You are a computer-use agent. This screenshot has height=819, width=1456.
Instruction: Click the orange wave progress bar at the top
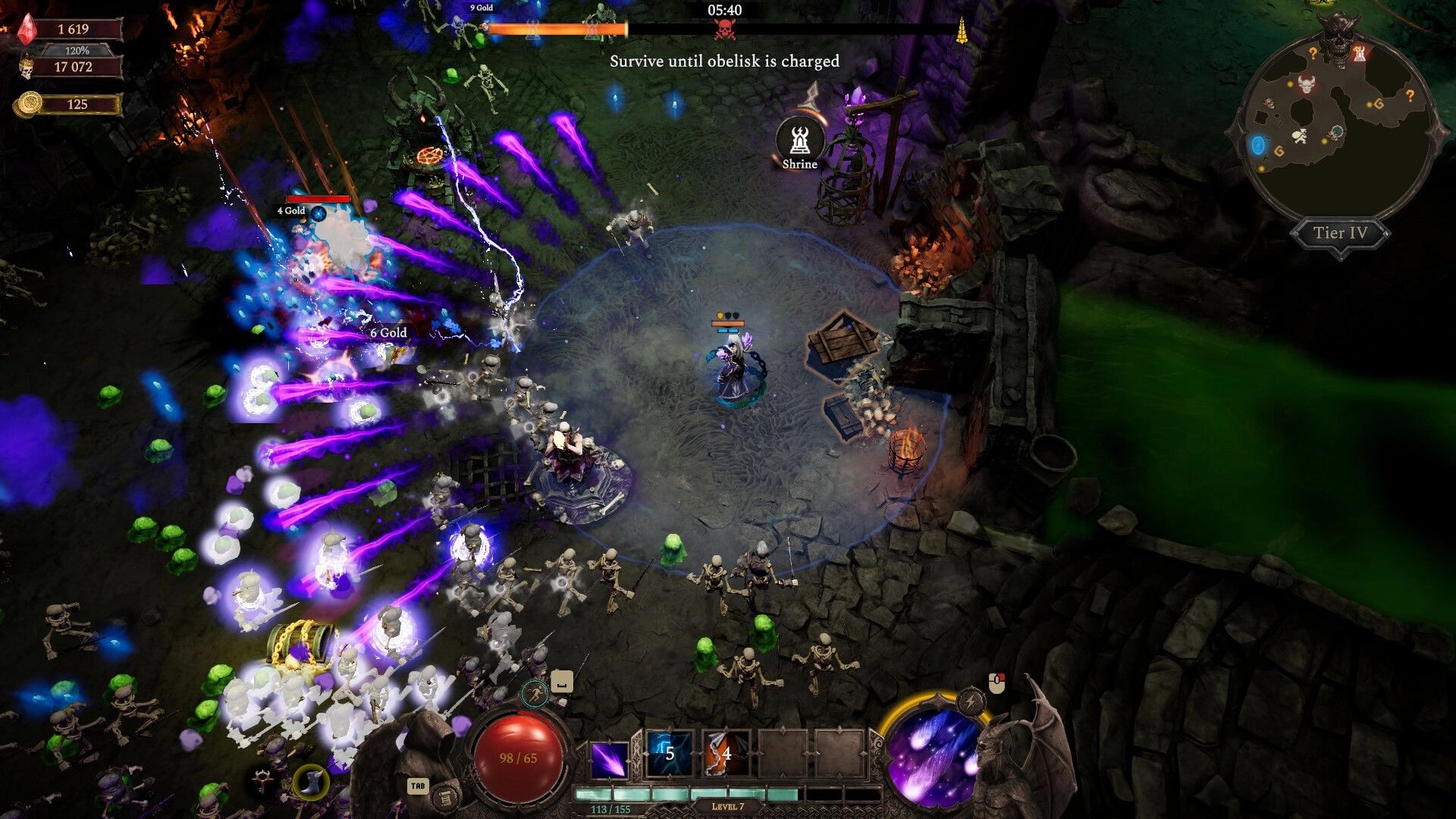[559, 30]
